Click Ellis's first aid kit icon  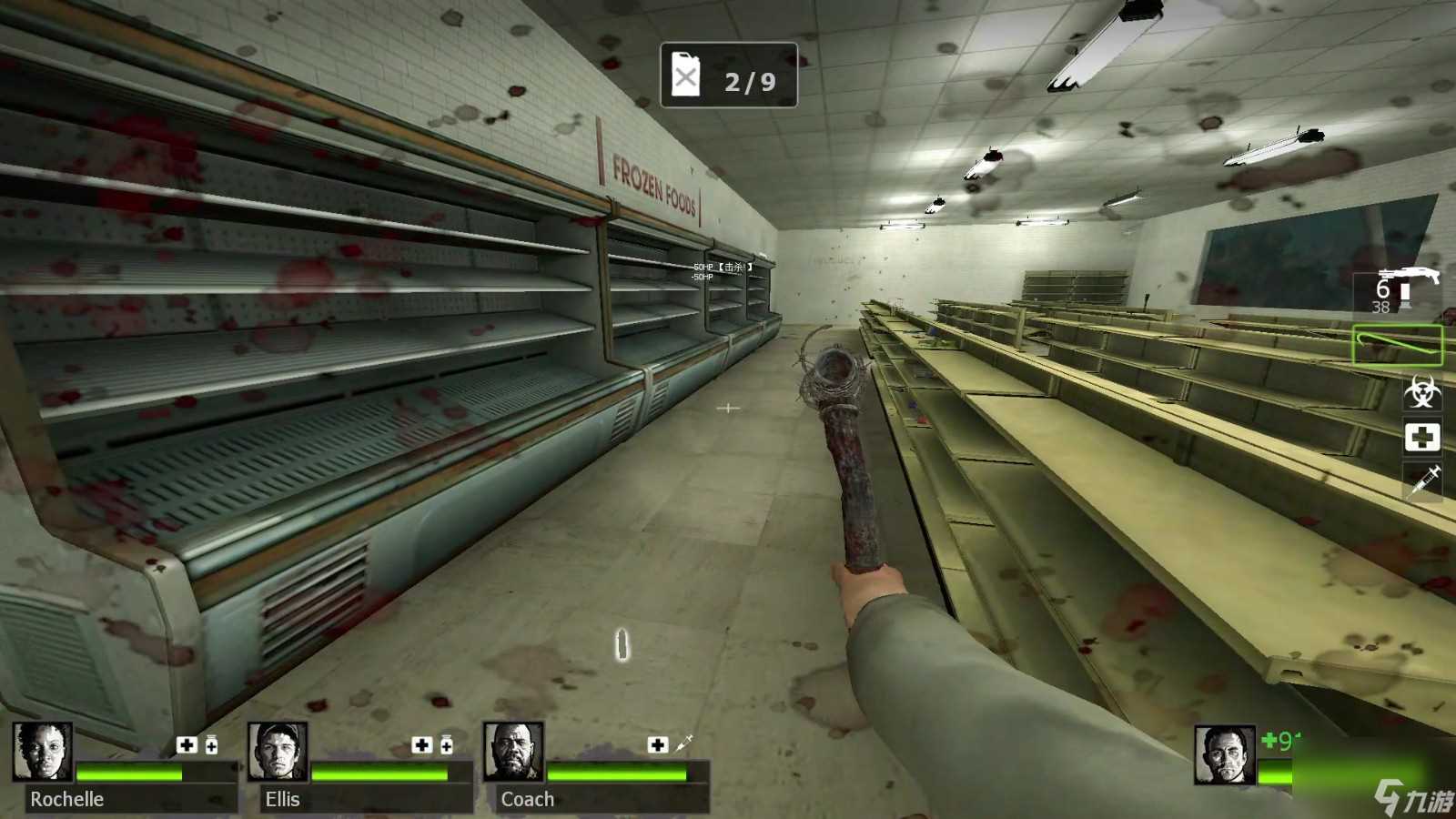tap(421, 745)
